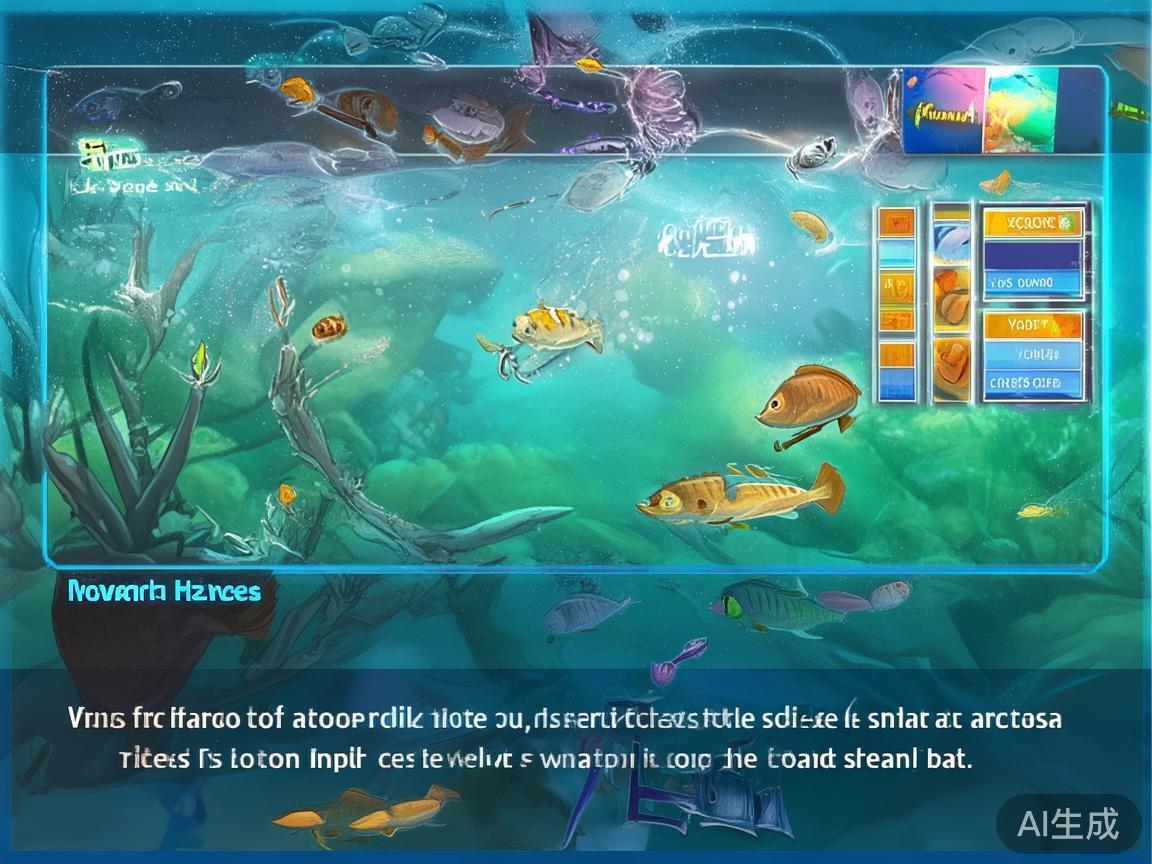The height and width of the screenshot is (864, 1152).
Task: Pick the blue and white wave icon slot
Action: coord(951,242)
